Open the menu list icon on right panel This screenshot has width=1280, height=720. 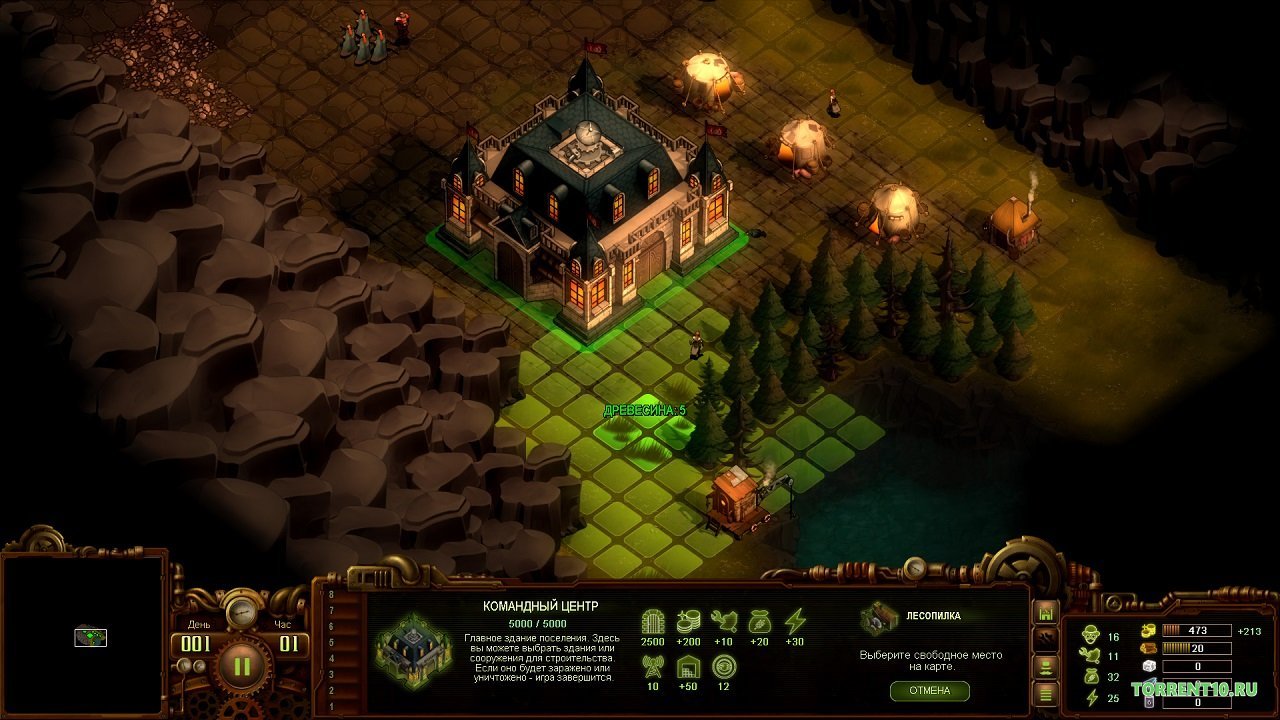[1045, 693]
